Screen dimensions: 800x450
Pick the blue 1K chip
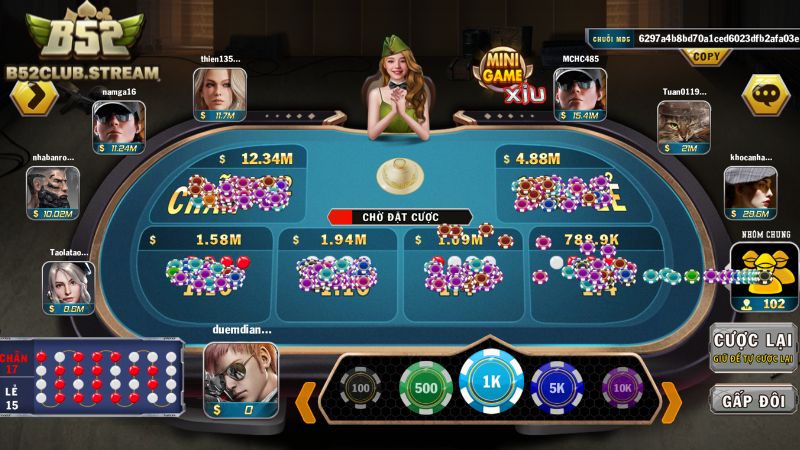pyautogui.click(x=491, y=383)
